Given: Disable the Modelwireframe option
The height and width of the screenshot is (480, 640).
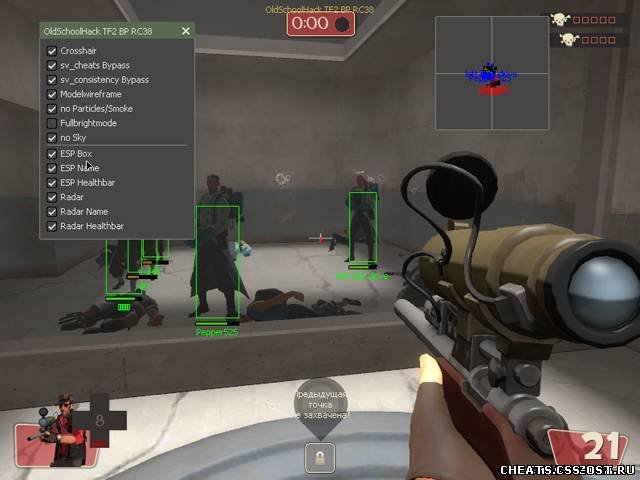Looking at the screenshot, I should [x=52, y=94].
